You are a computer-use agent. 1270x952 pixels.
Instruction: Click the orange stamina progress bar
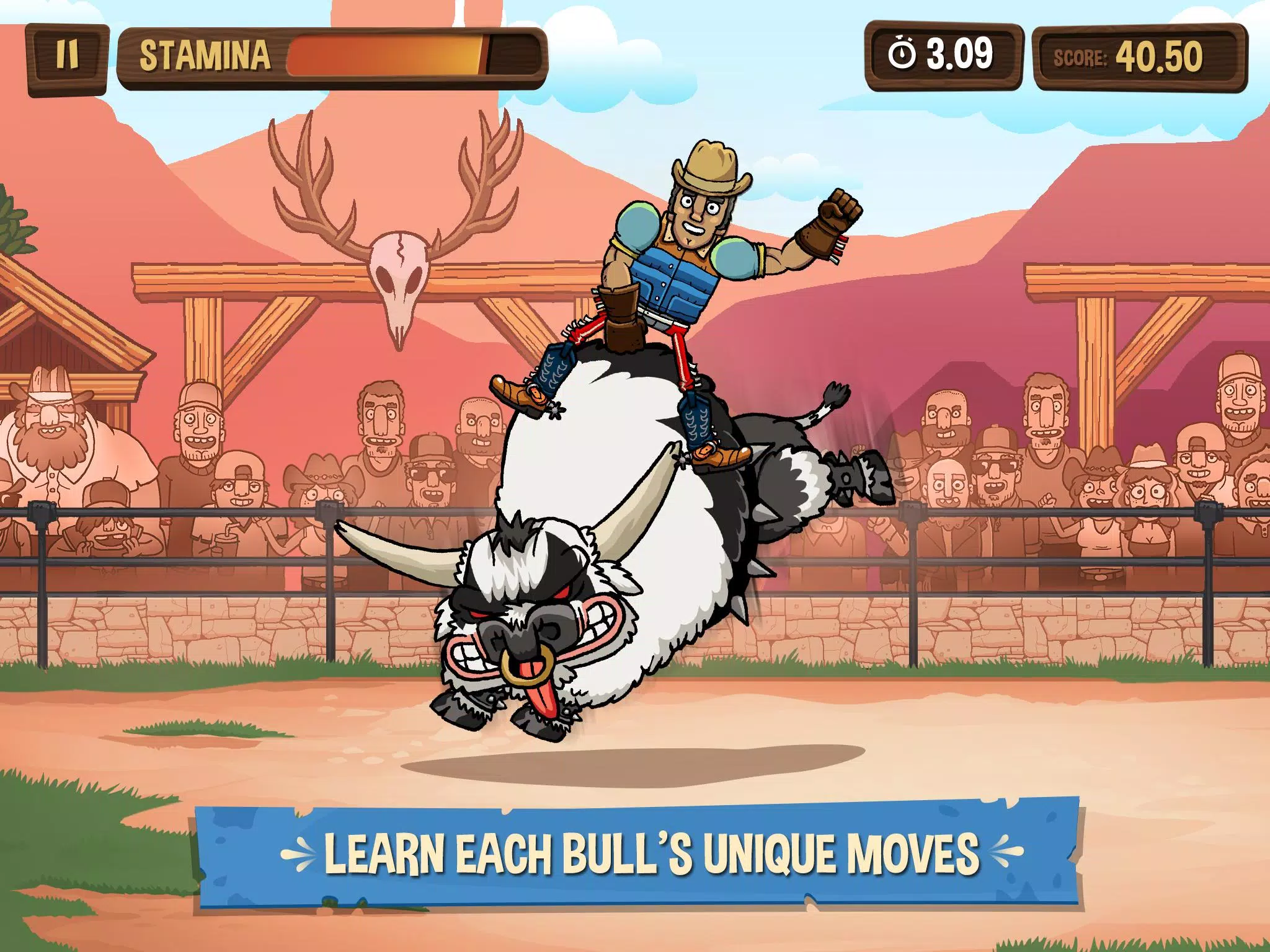384,56
